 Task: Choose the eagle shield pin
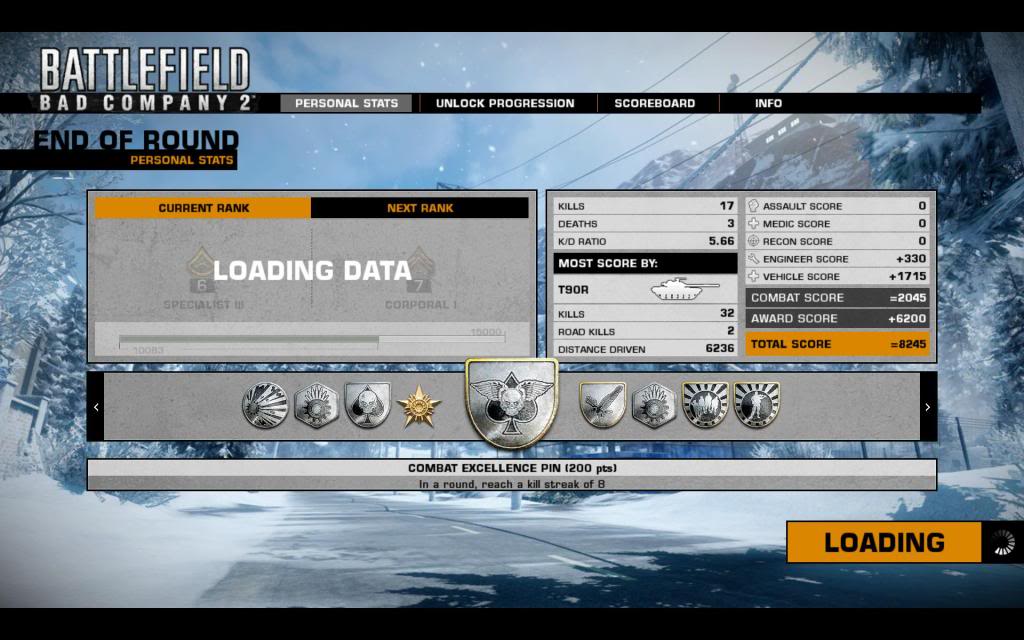click(602, 405)
